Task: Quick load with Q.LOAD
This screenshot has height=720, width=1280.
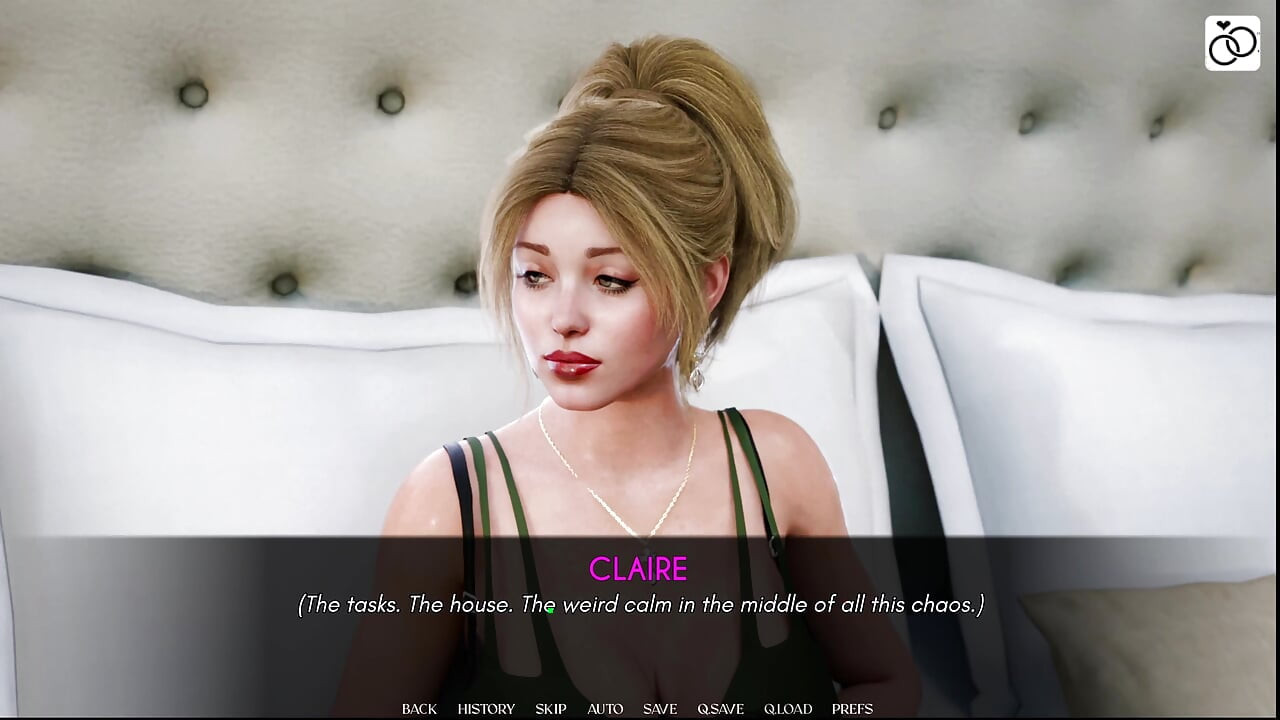Action: click(788, 709)
